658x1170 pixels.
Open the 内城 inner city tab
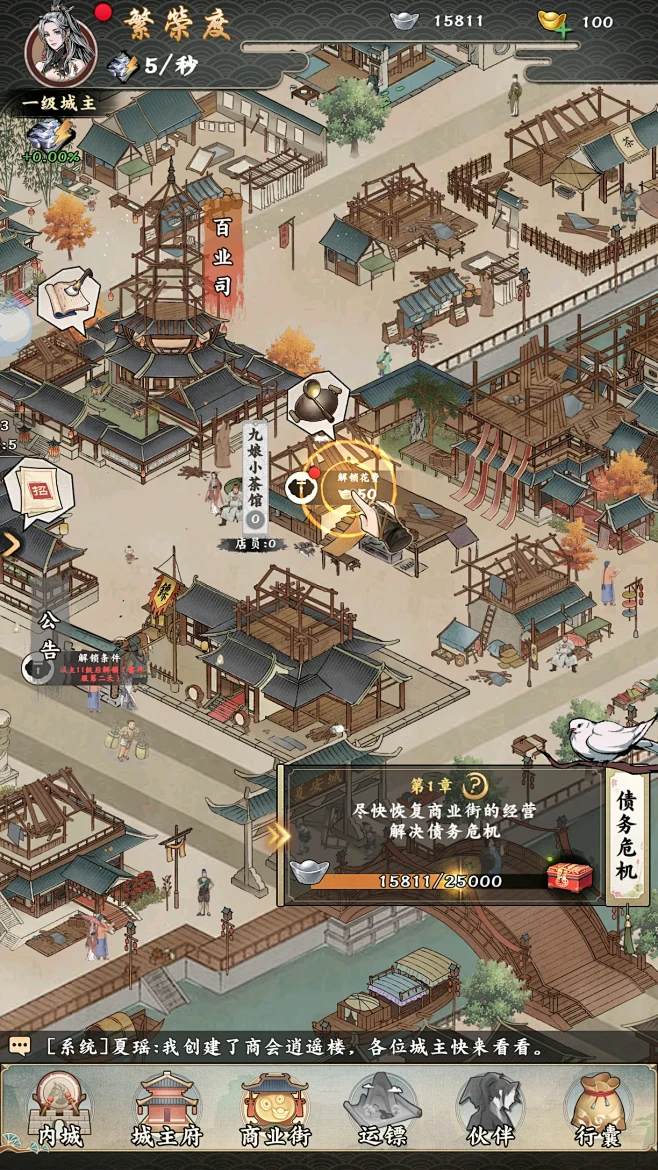coord(58,1110)
